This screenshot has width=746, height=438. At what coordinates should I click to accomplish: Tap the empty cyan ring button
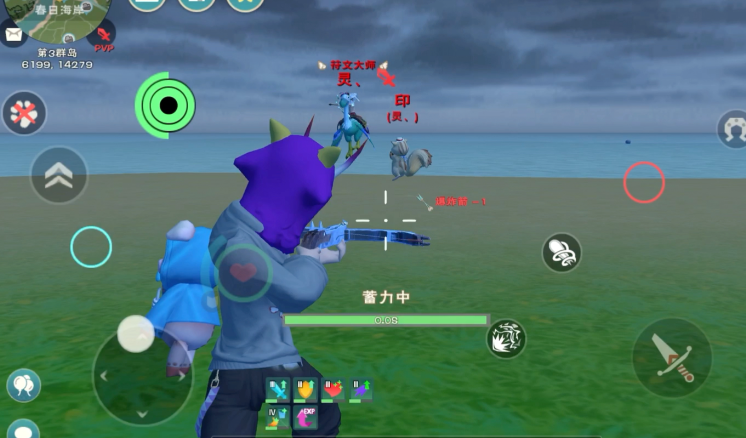click(91, 246)
